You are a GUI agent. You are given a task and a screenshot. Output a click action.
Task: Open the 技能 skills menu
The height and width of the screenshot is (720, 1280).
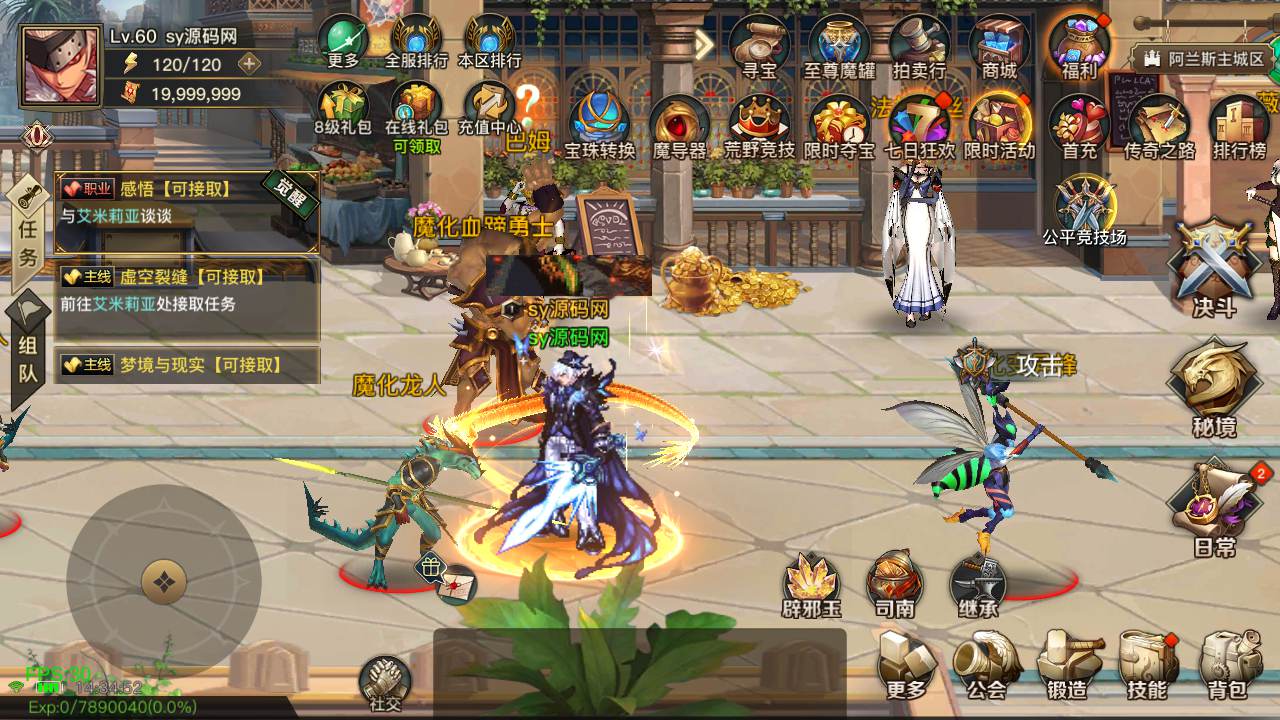coord(1147,663)
